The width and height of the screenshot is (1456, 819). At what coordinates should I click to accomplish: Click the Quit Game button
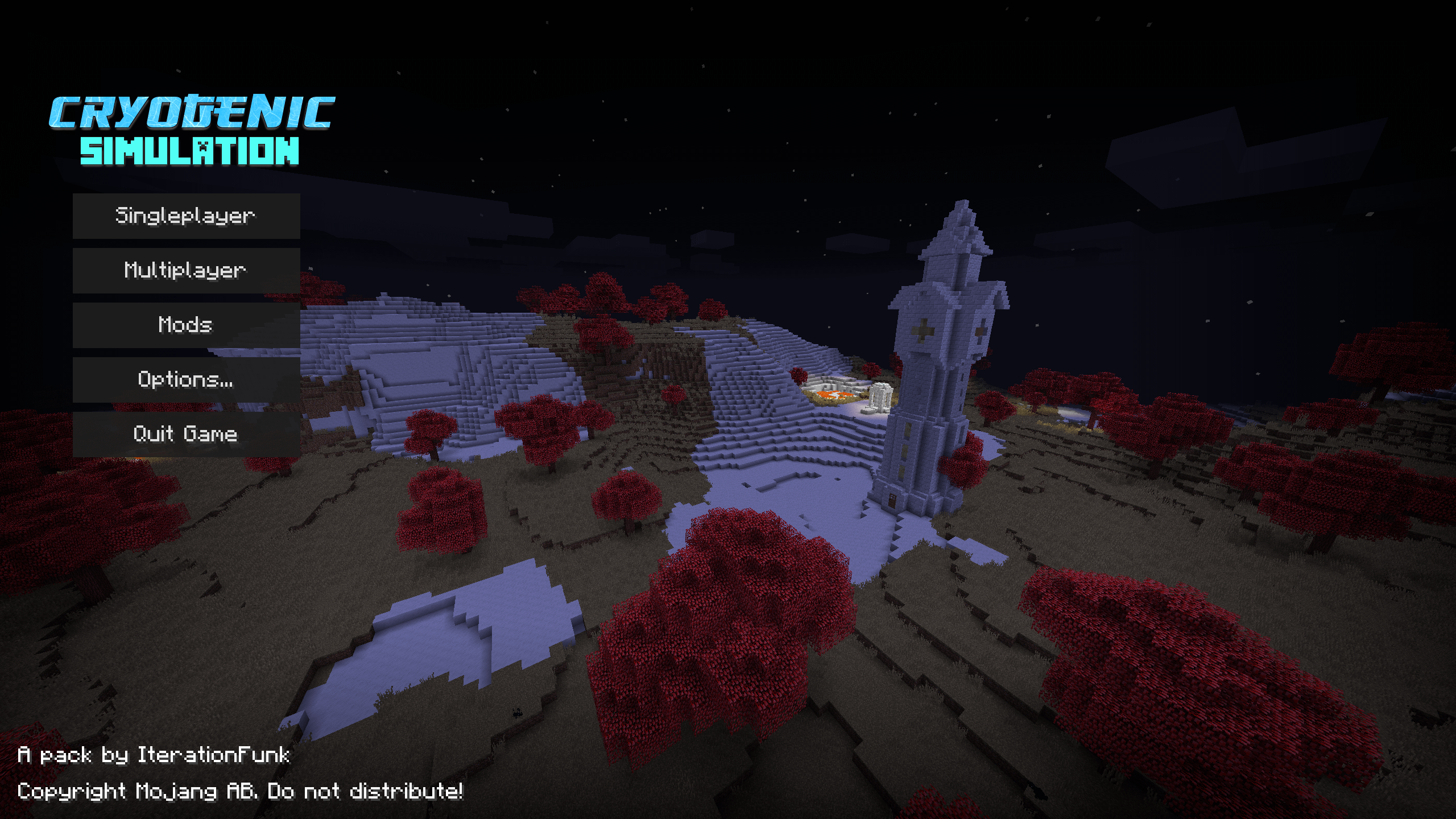186,434
